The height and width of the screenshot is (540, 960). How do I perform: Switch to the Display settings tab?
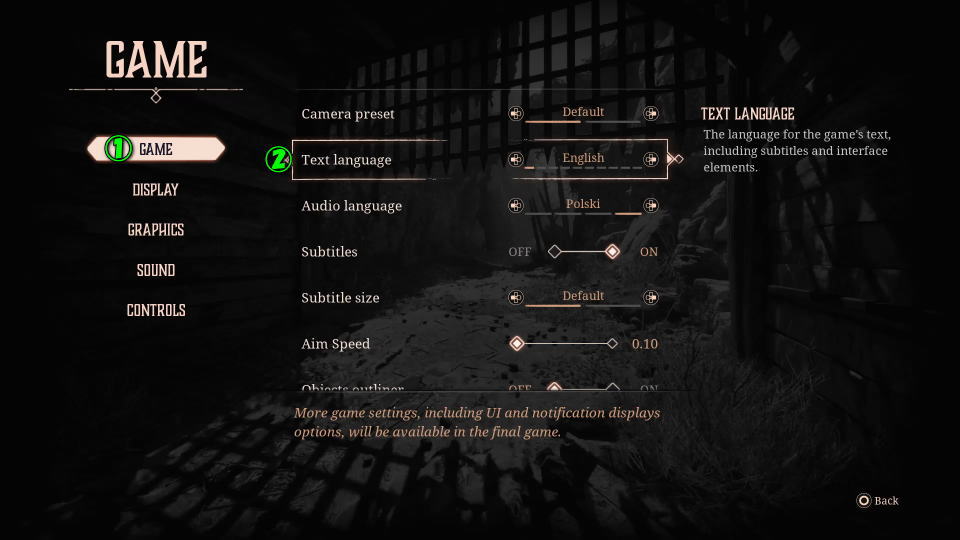coord(156,190)
